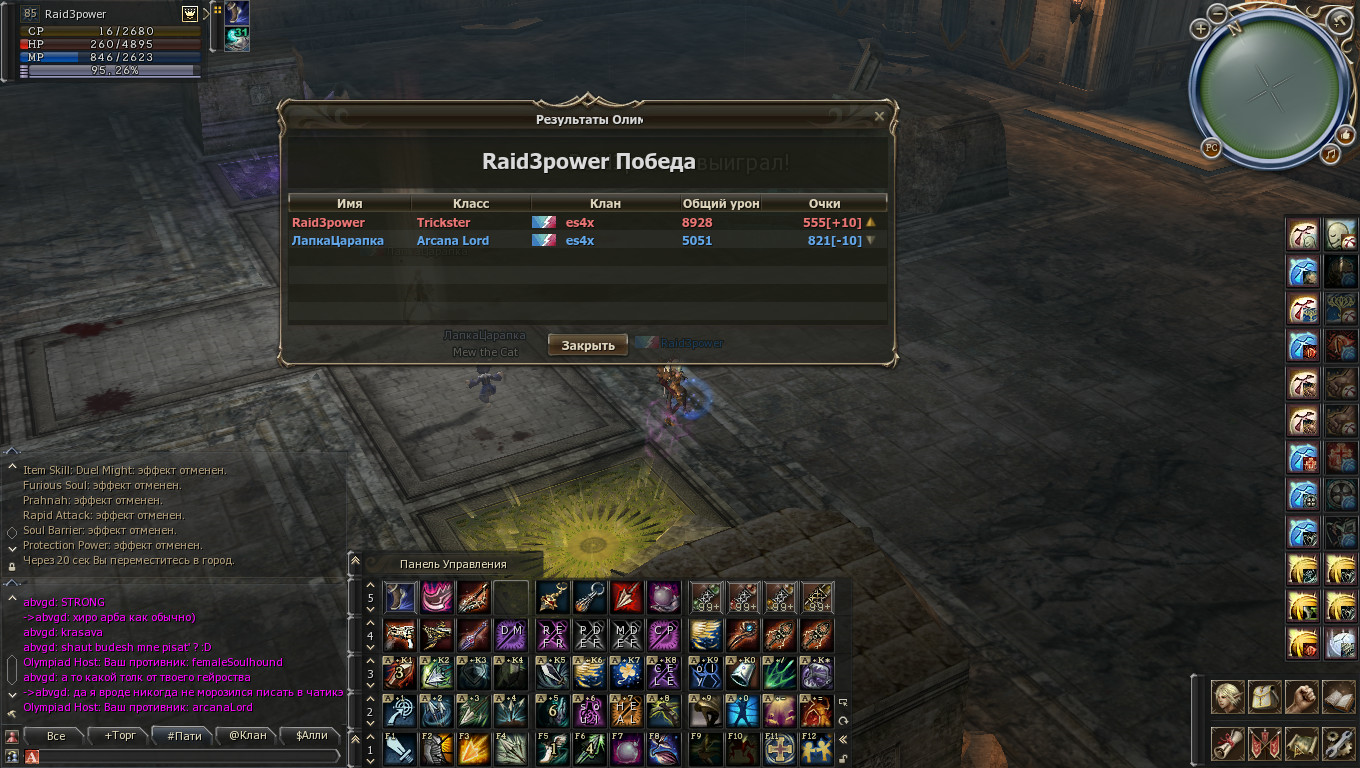
Task: Use the F1 sword attack slot
Action: pyautogui.click(x=400, y=750)
